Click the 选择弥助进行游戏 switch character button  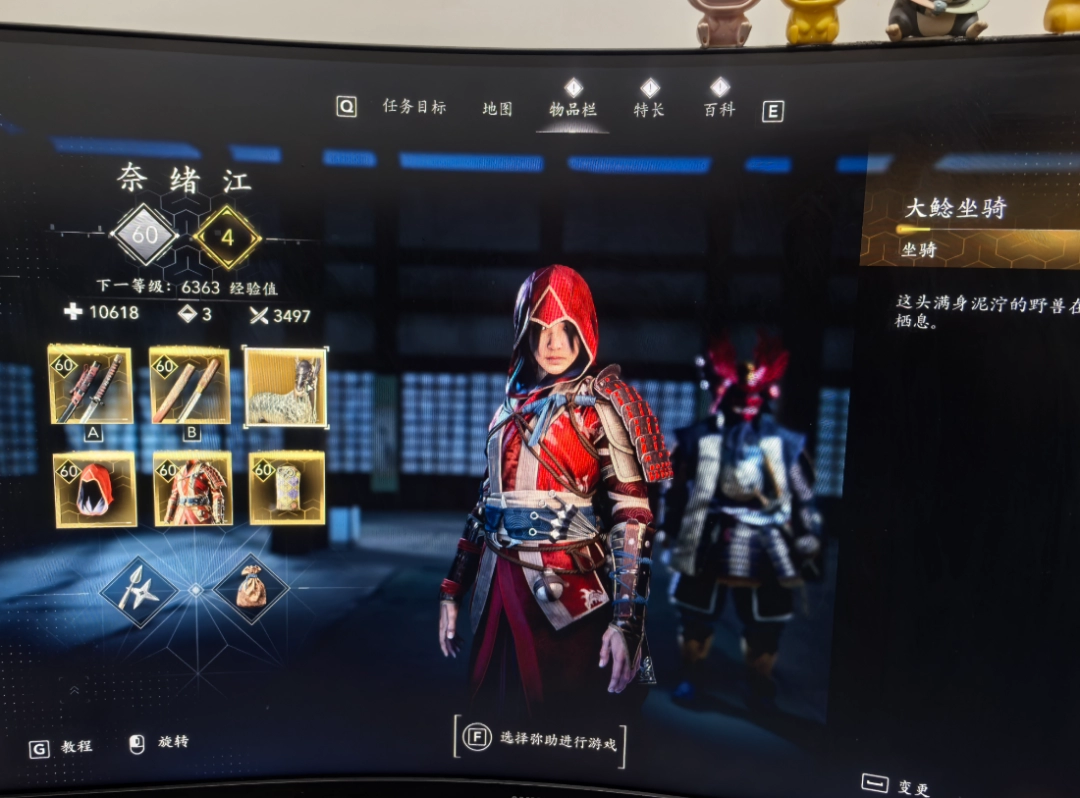541,740
